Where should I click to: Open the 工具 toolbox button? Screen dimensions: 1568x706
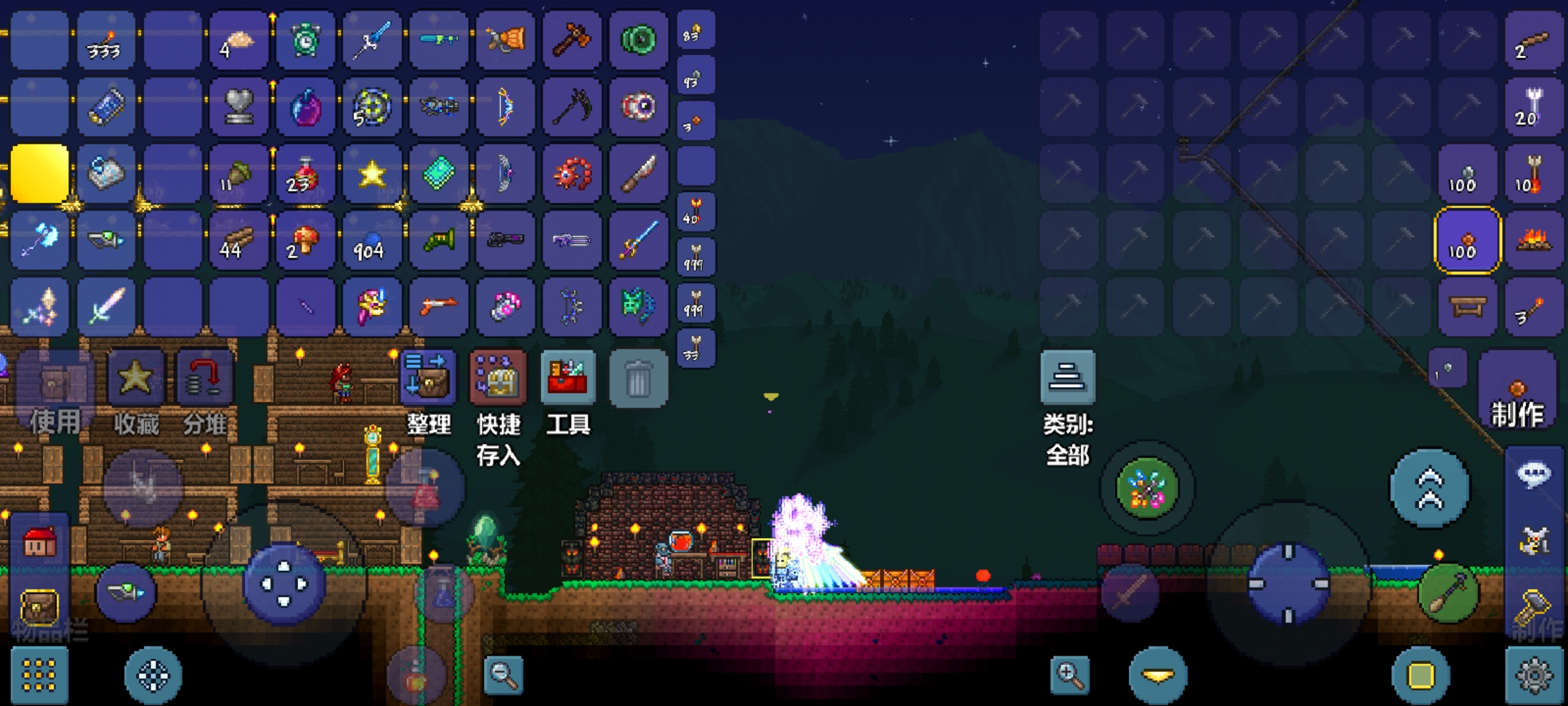point(568,378)
